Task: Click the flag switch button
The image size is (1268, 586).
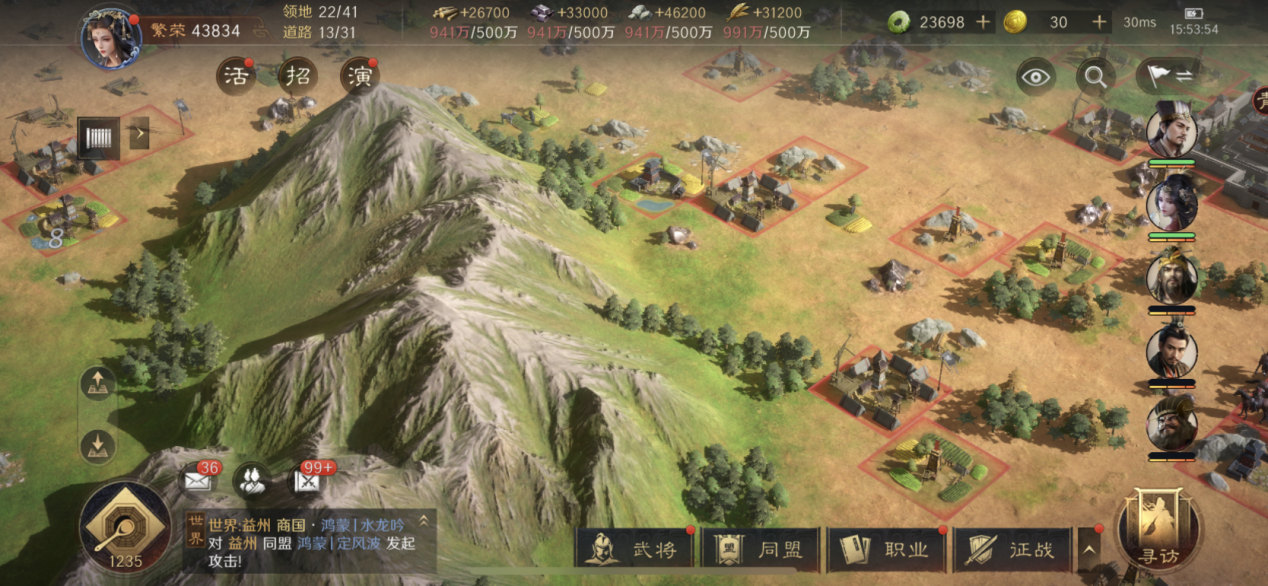Action: tap(1167, 77)
